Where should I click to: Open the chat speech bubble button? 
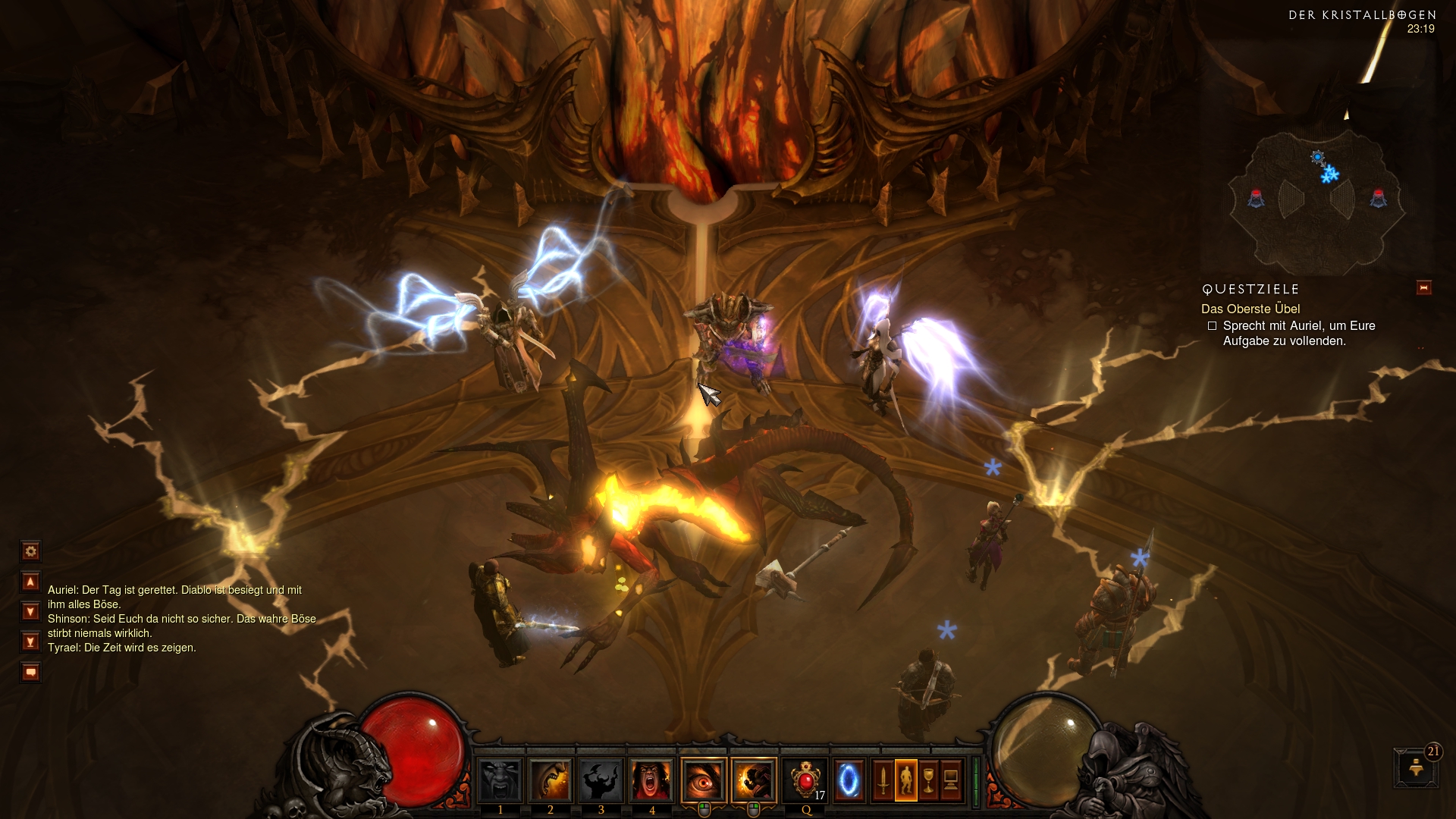30,673
